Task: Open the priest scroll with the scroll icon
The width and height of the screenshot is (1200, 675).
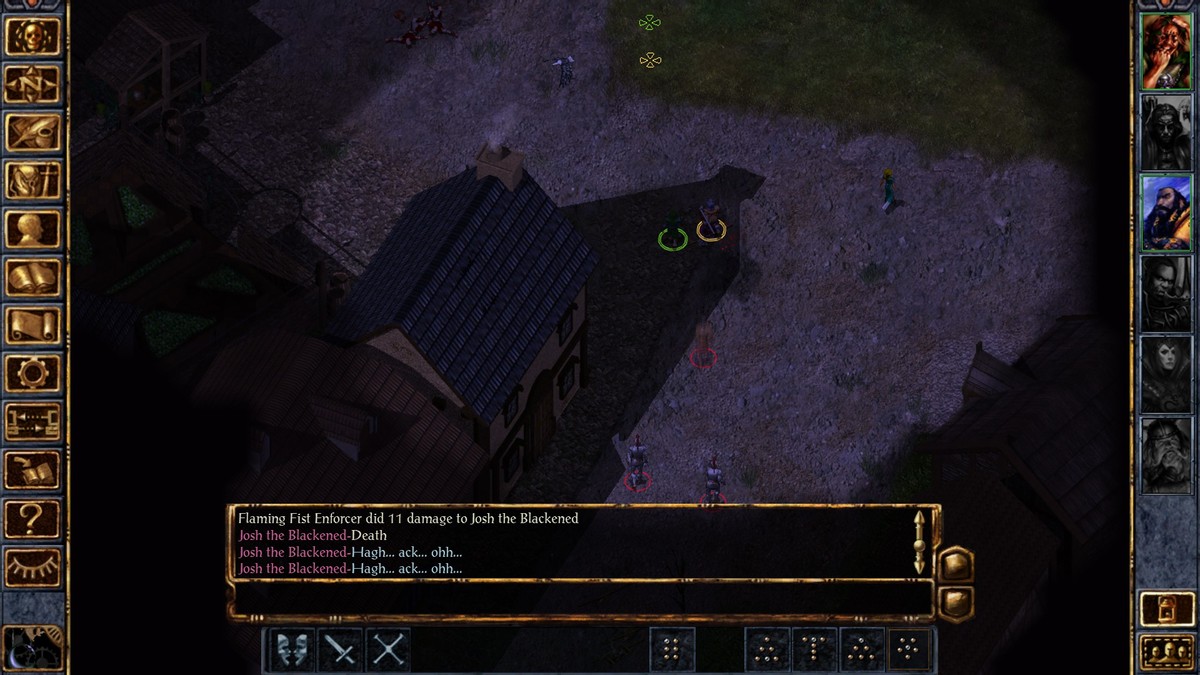Action: (33, 325)
